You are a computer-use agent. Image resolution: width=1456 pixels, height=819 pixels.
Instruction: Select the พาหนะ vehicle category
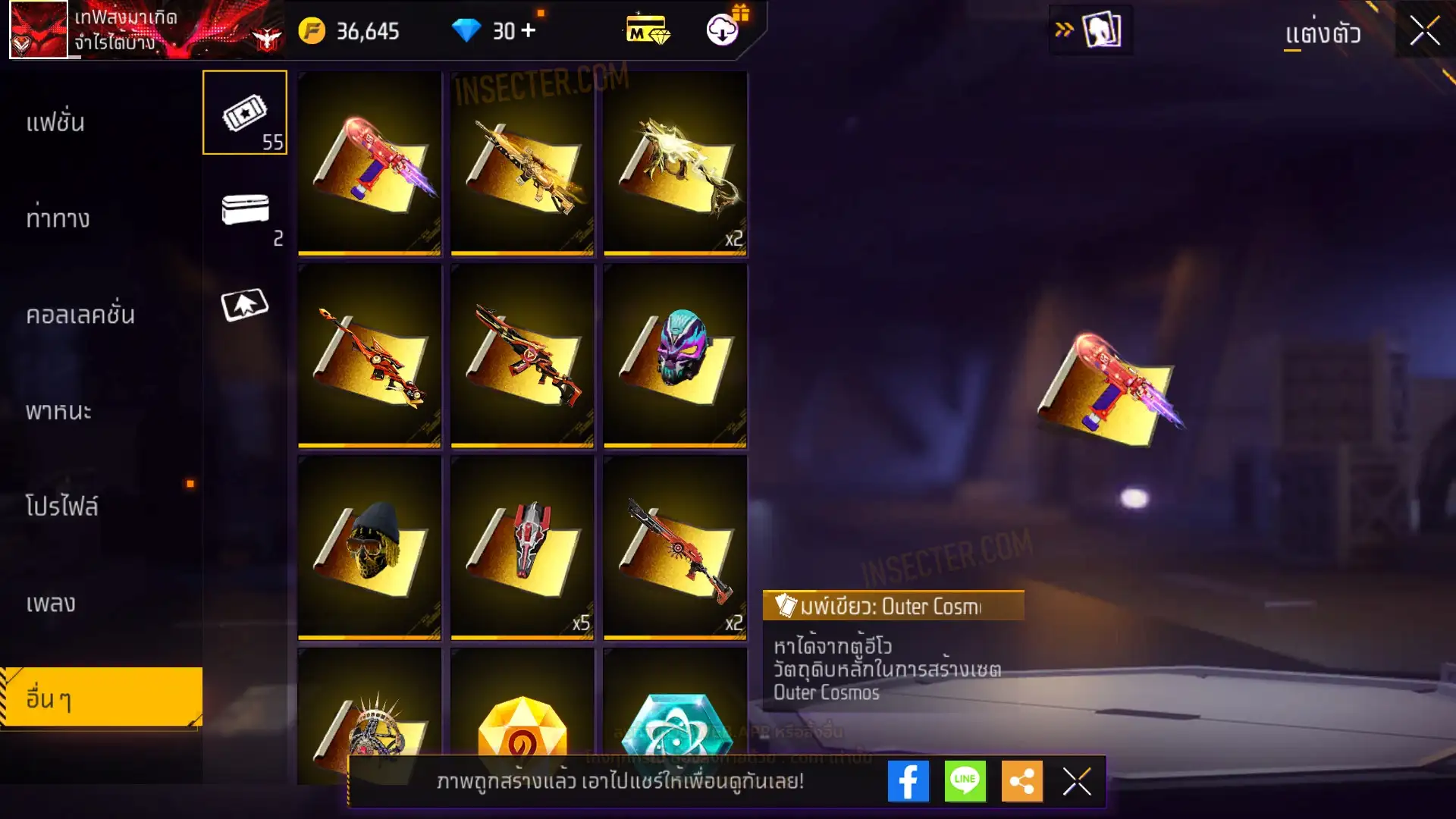coord(58,411)
